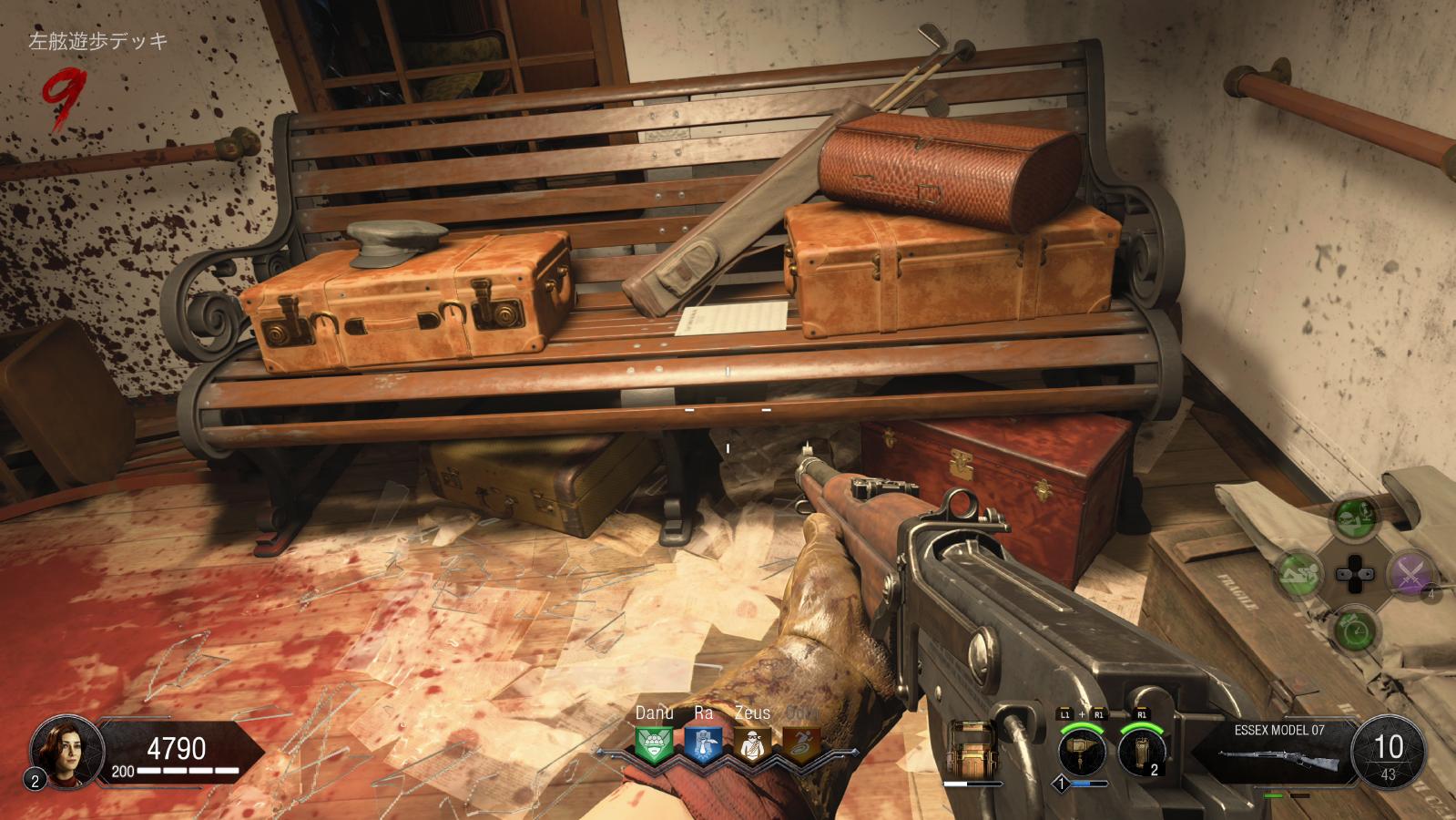Image resolution: width=1456 pixels, height=820 pixels.
Task: Select the Essex Model 07 weapon panel
Action: pyautogui.click(x=1279, y=750)
